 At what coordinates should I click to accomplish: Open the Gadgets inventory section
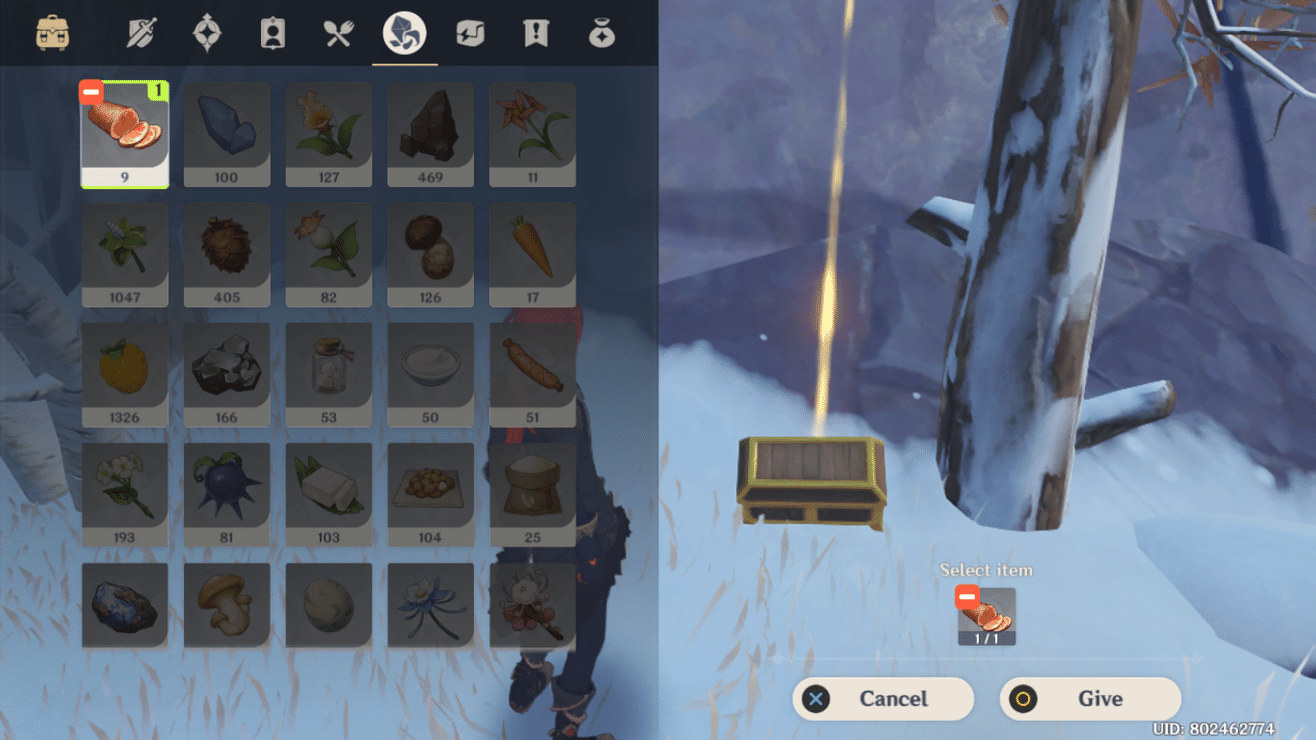(469, 33)
